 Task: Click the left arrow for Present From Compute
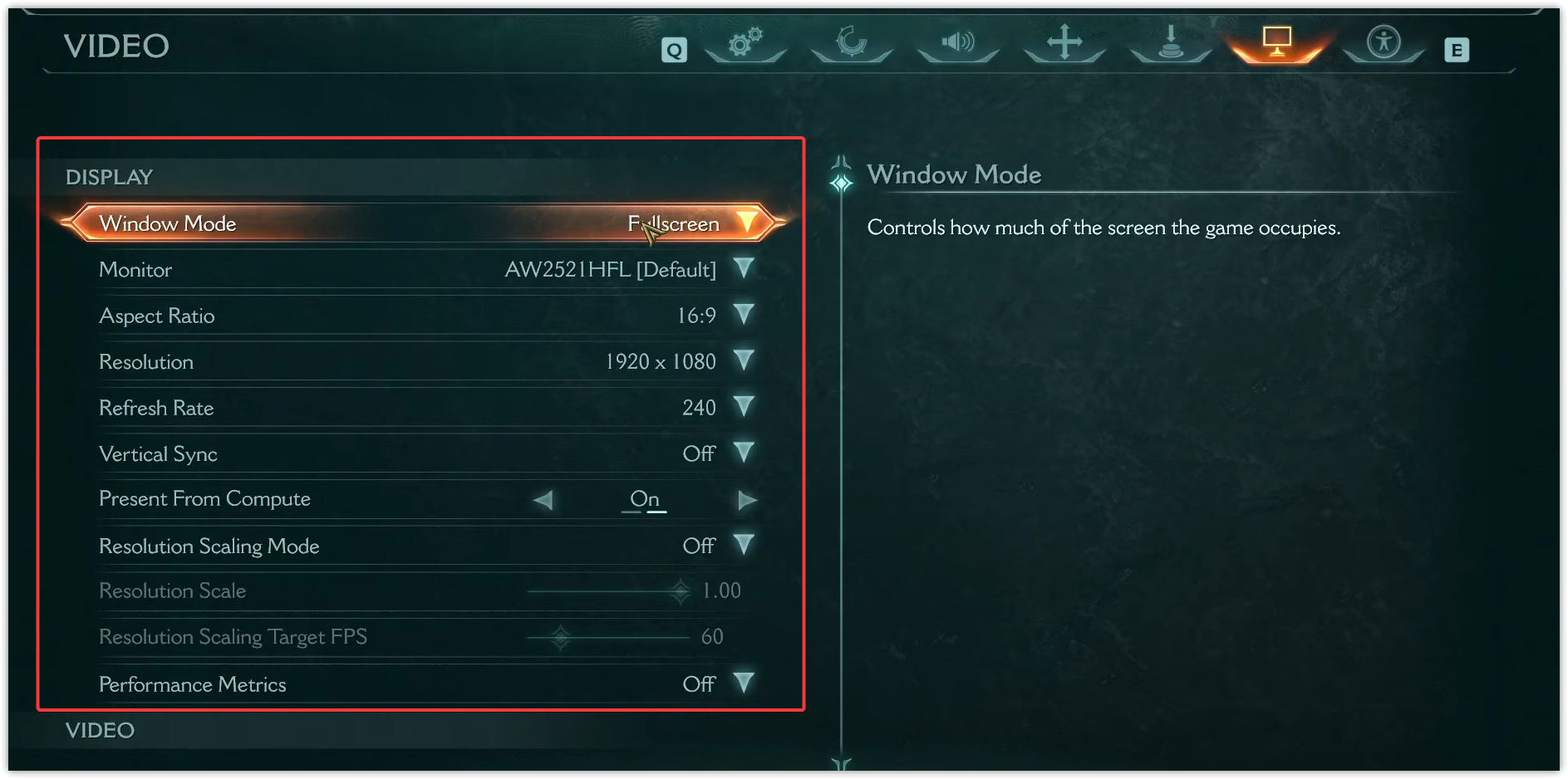coord(543,500)
